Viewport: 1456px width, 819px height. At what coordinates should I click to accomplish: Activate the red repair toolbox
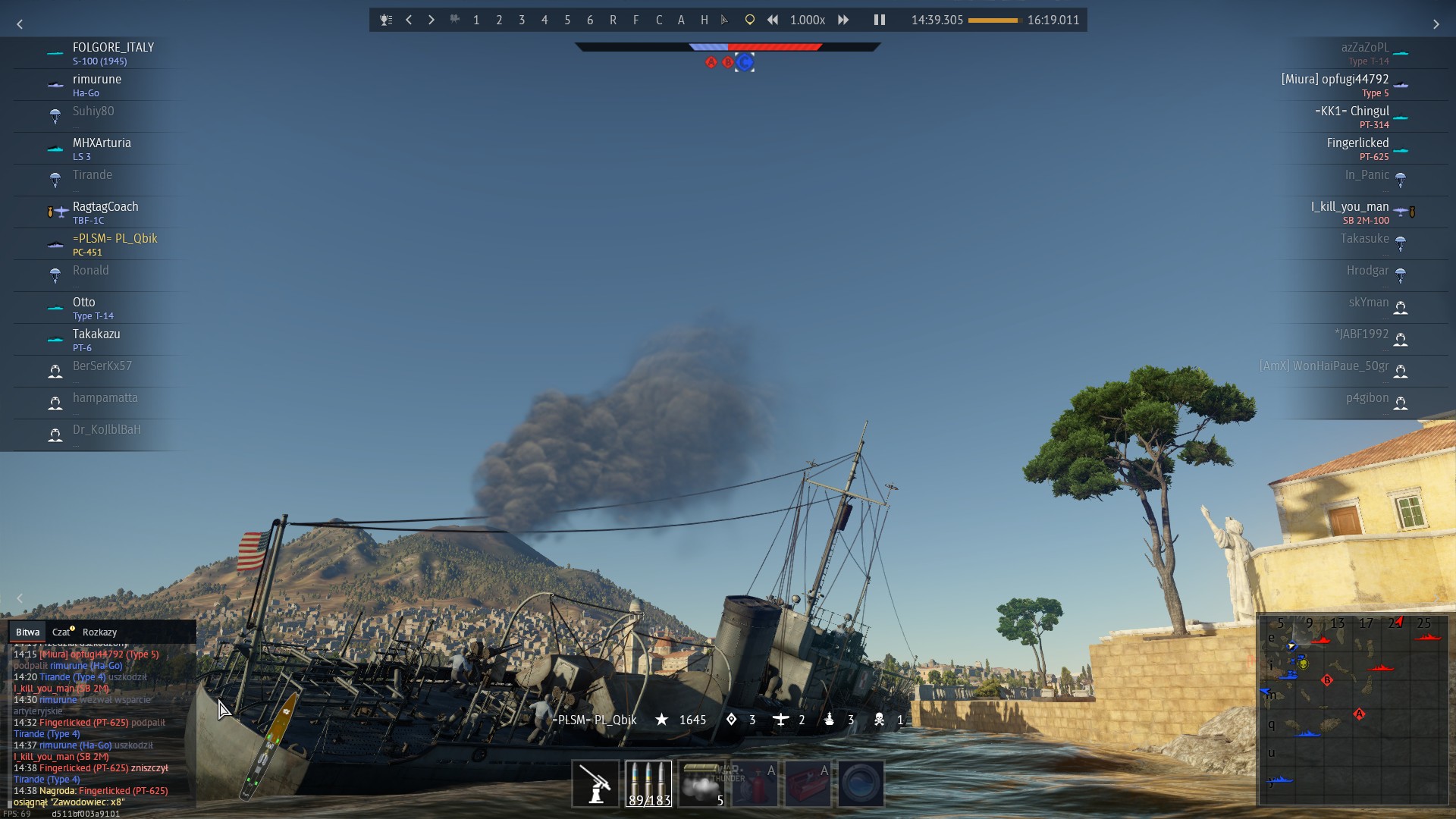click(x=808, y=784)
